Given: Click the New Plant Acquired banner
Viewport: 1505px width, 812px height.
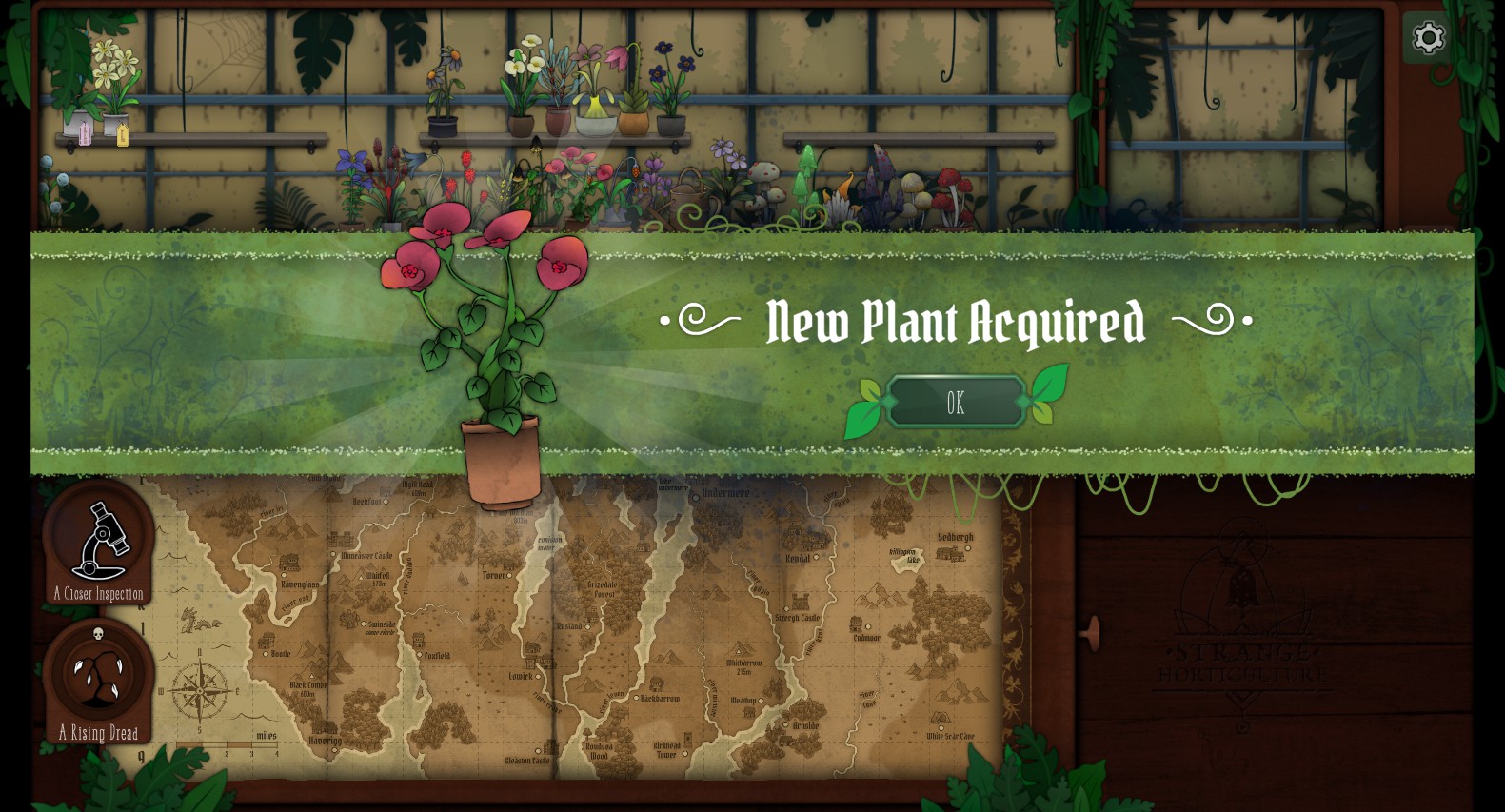Looking at the screenshot, I should point(956,322).
